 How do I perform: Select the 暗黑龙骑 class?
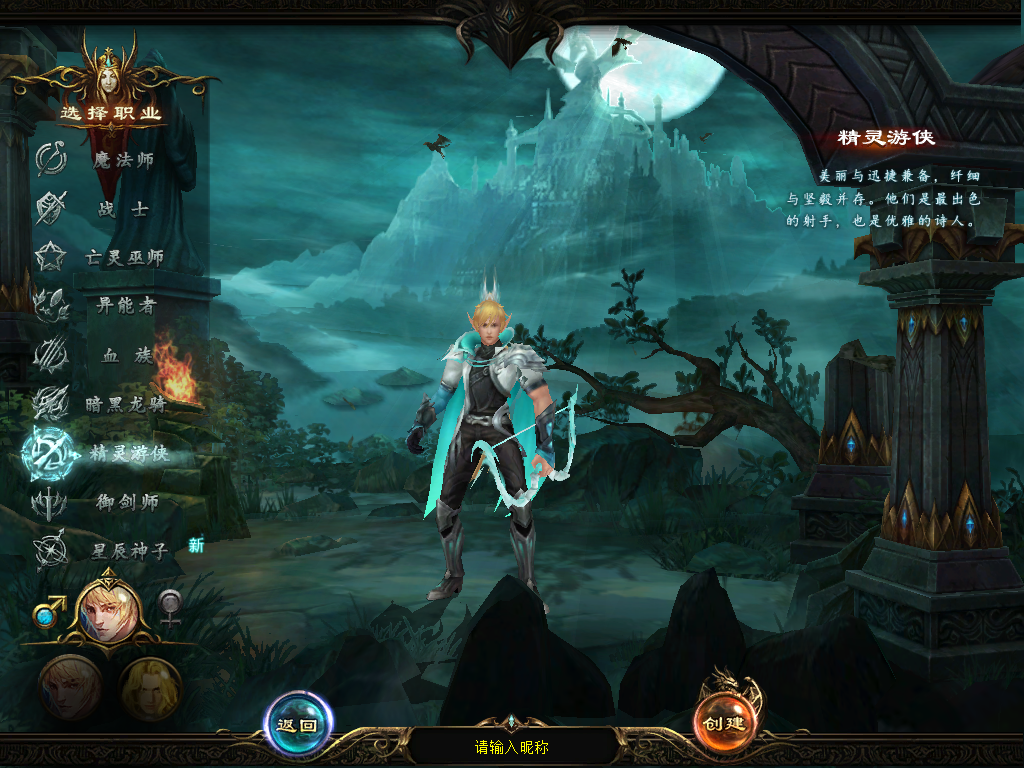click(125, 404)
